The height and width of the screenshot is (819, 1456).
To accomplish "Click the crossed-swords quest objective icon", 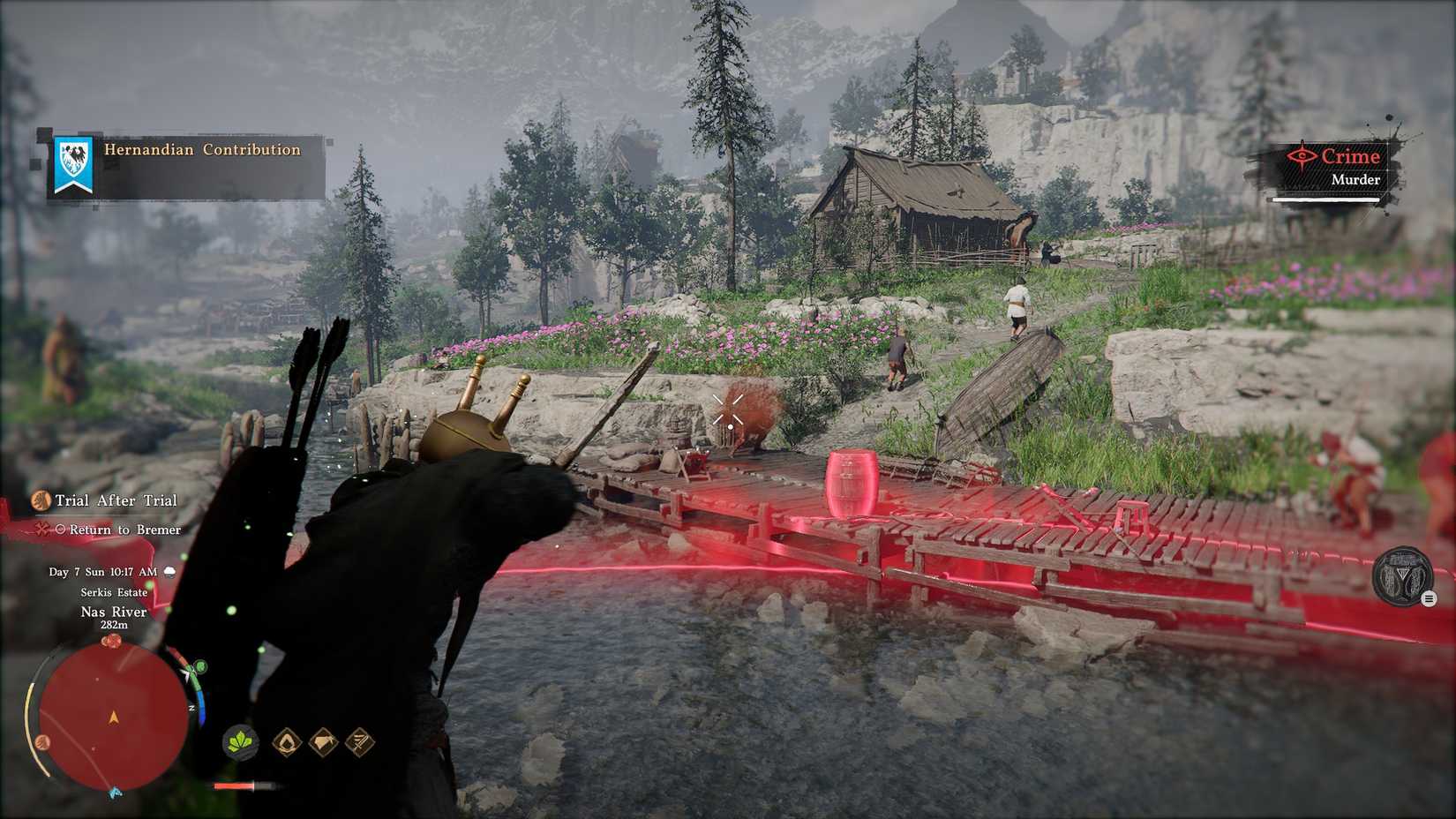I will [x=41, y=529].
